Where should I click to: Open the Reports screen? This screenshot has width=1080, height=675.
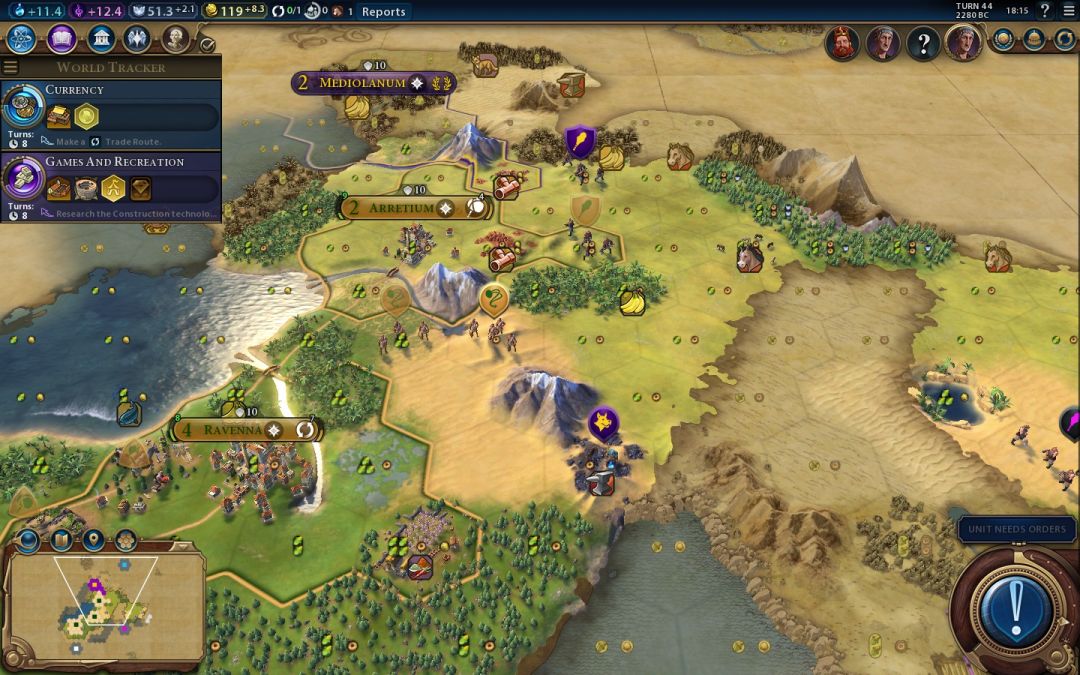click(384, 12)
